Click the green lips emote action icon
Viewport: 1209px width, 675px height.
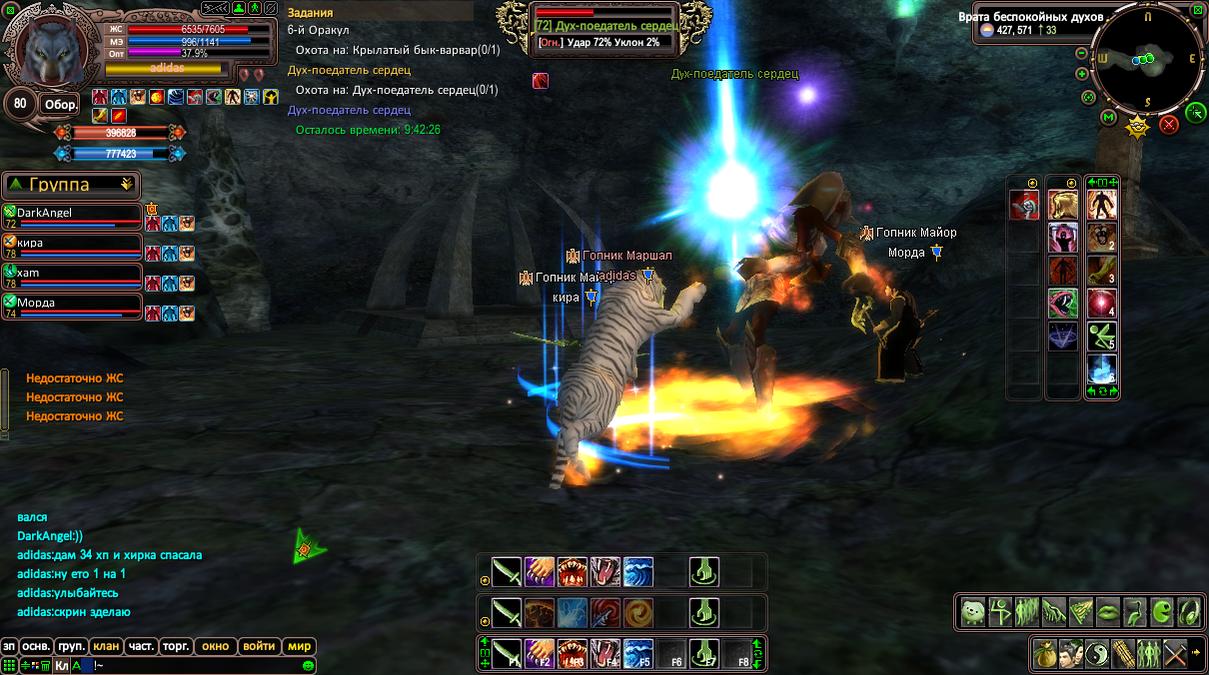click(1108, 612)
